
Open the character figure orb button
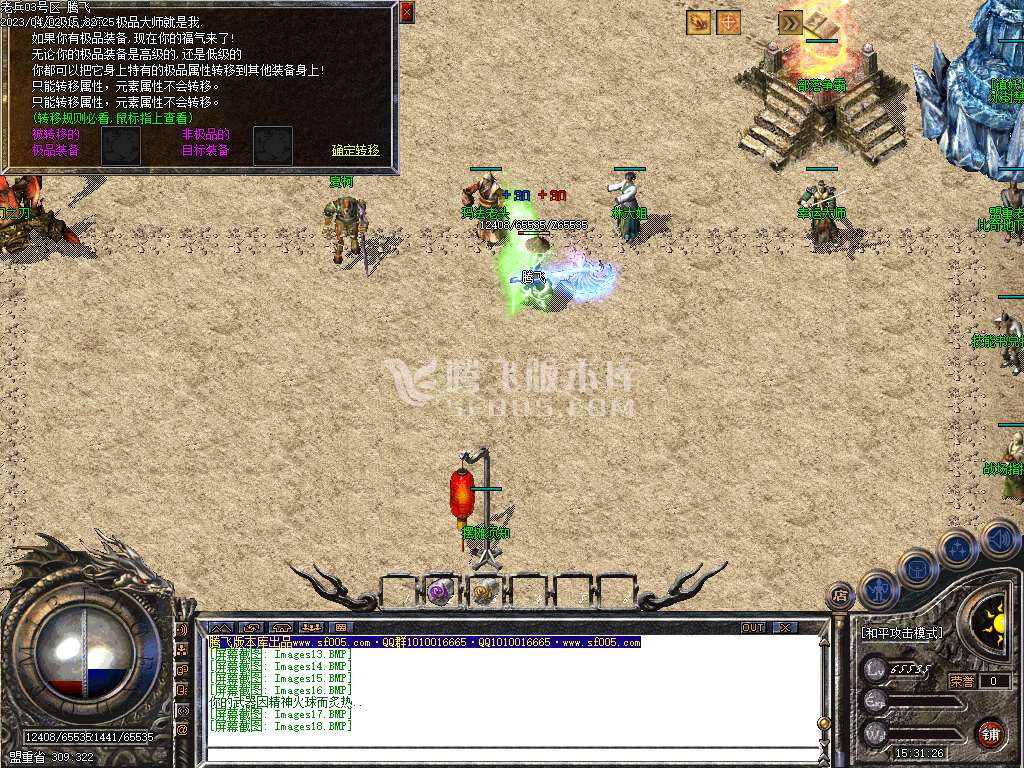coord(879,589)
